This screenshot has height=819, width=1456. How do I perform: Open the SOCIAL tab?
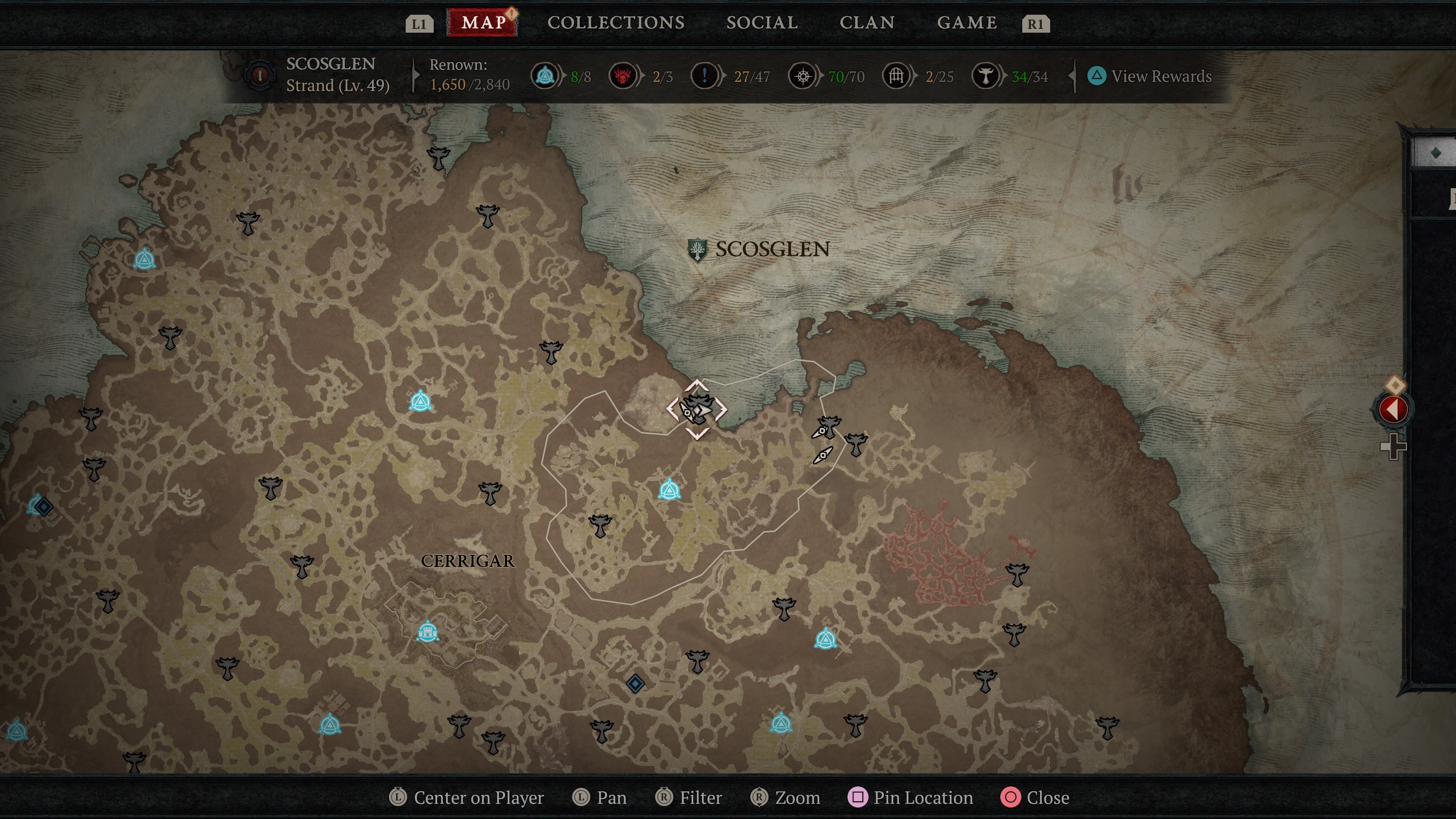[x=762, y=23]
